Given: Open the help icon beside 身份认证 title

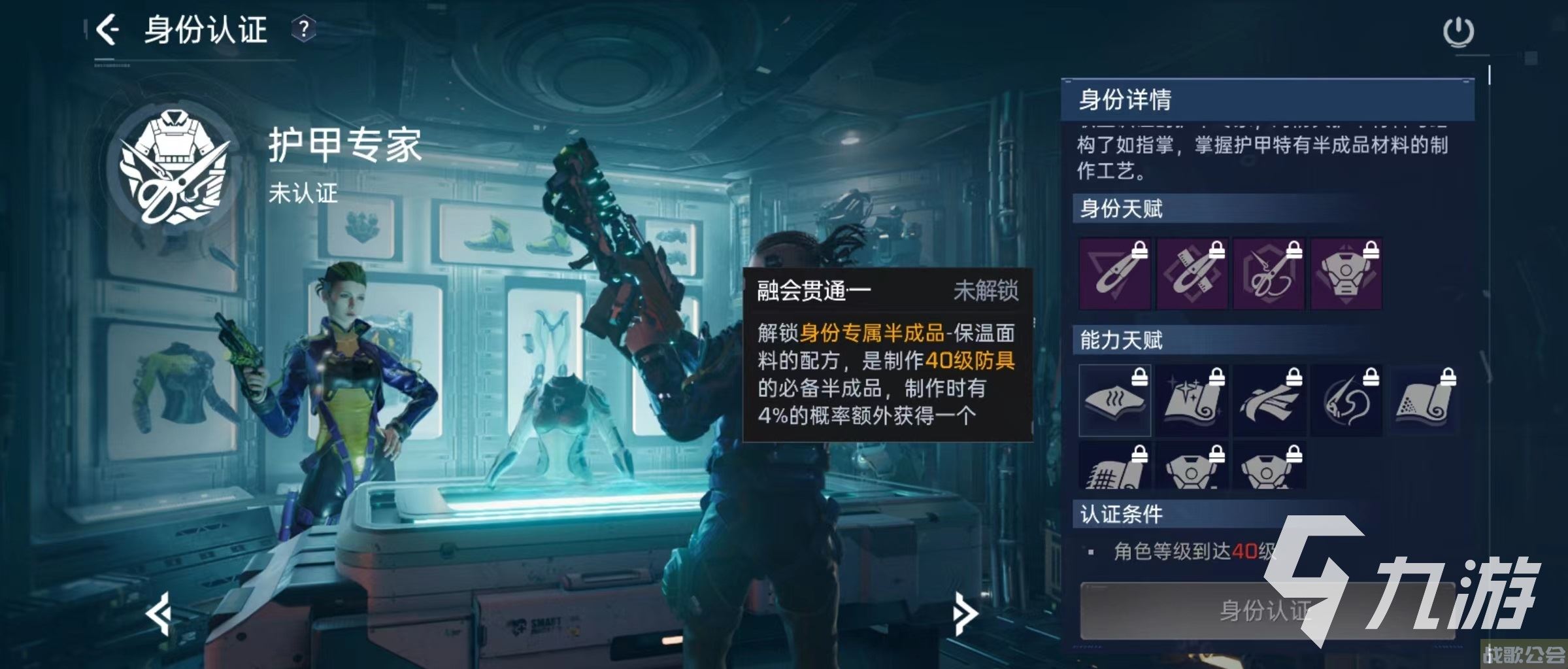Looking at the screenshot, I should (x=305, y=29).
